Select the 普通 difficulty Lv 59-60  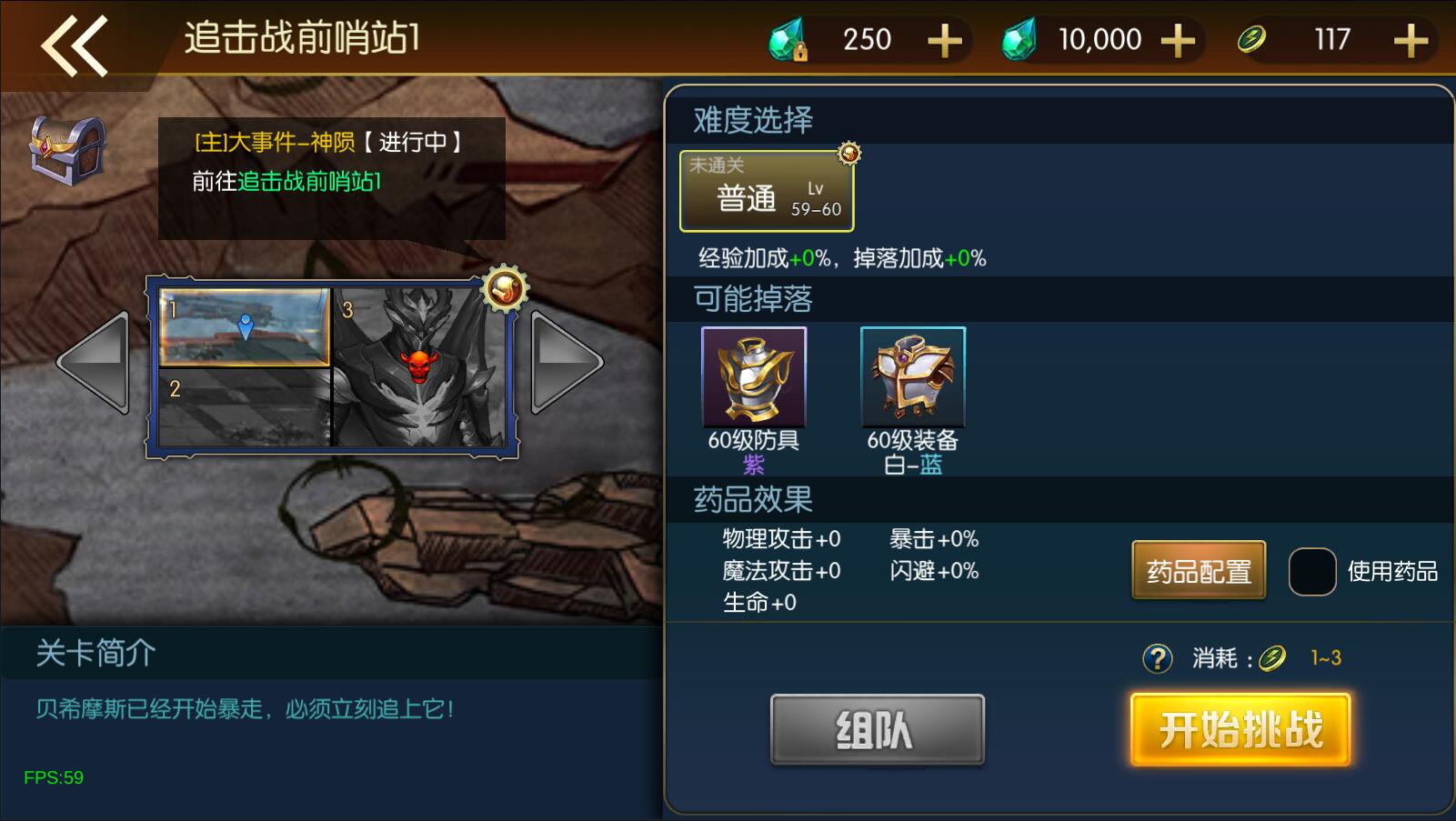click(767, 191)
